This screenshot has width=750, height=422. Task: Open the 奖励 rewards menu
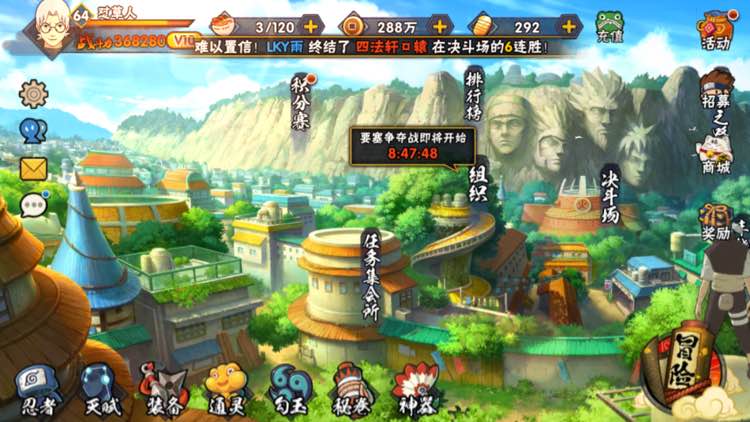715,222
